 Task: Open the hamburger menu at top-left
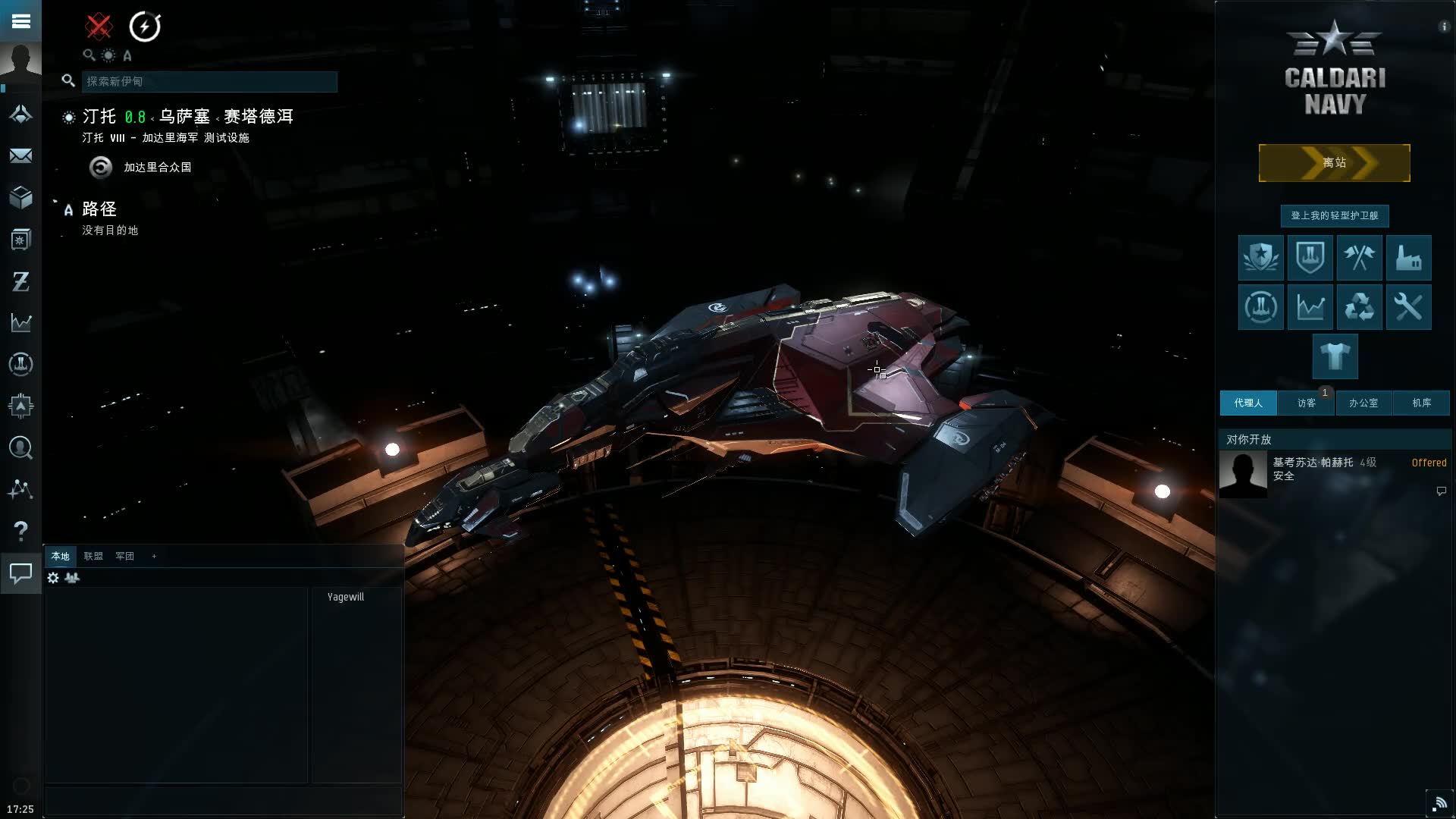click(x=20, y=20)
